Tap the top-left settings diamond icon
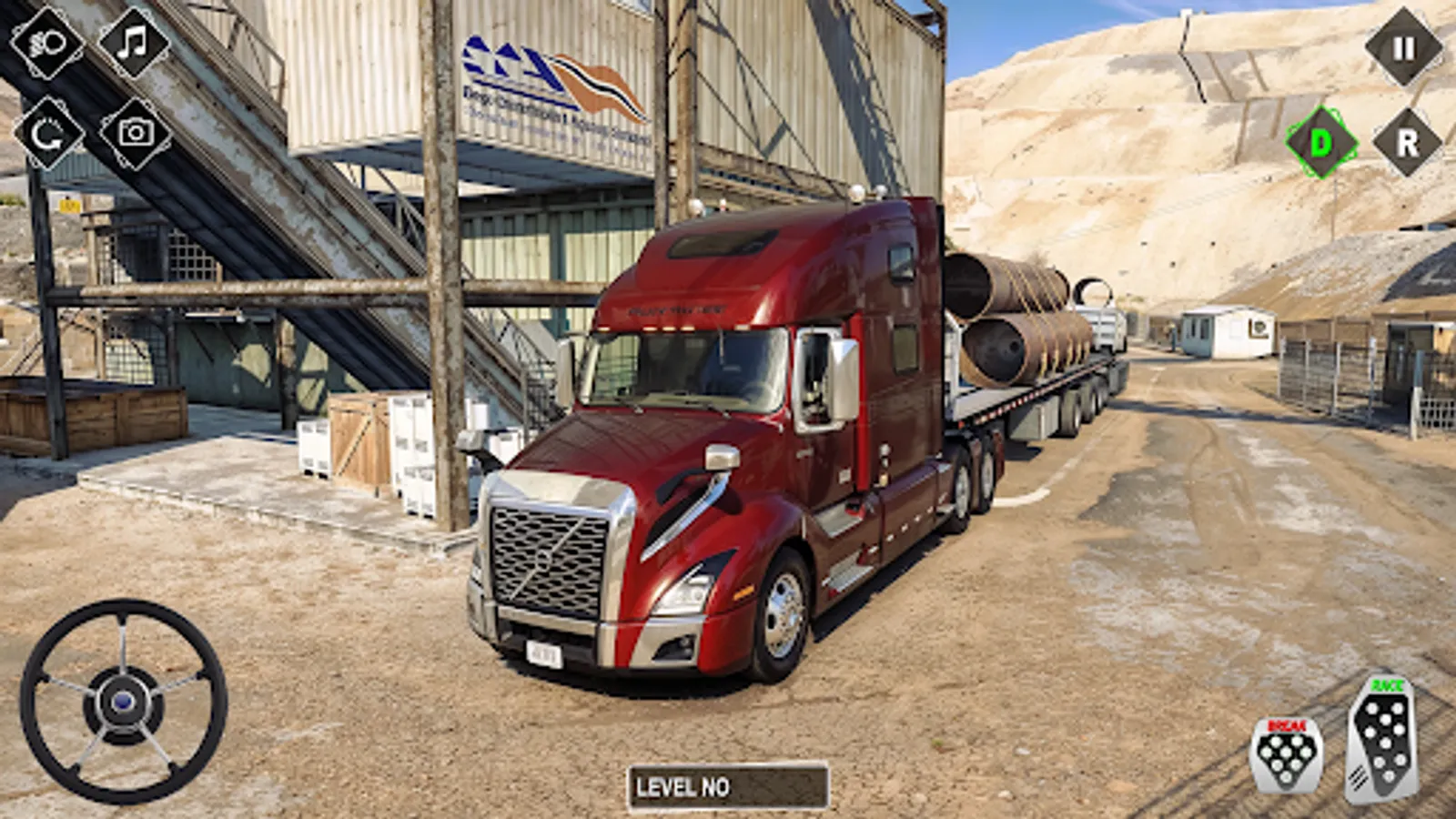 click(x=45, y=45)
